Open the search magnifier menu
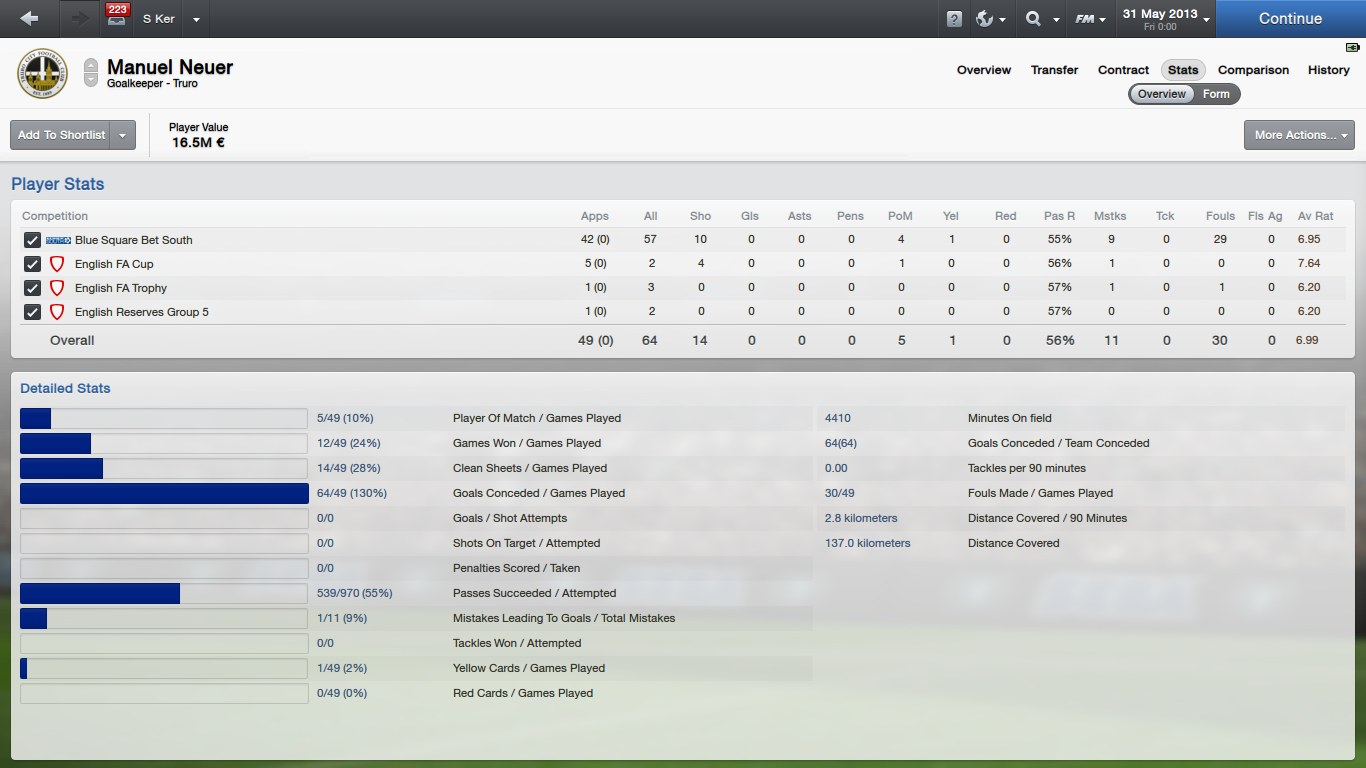1366x768 pixels. pos(1040,19)
